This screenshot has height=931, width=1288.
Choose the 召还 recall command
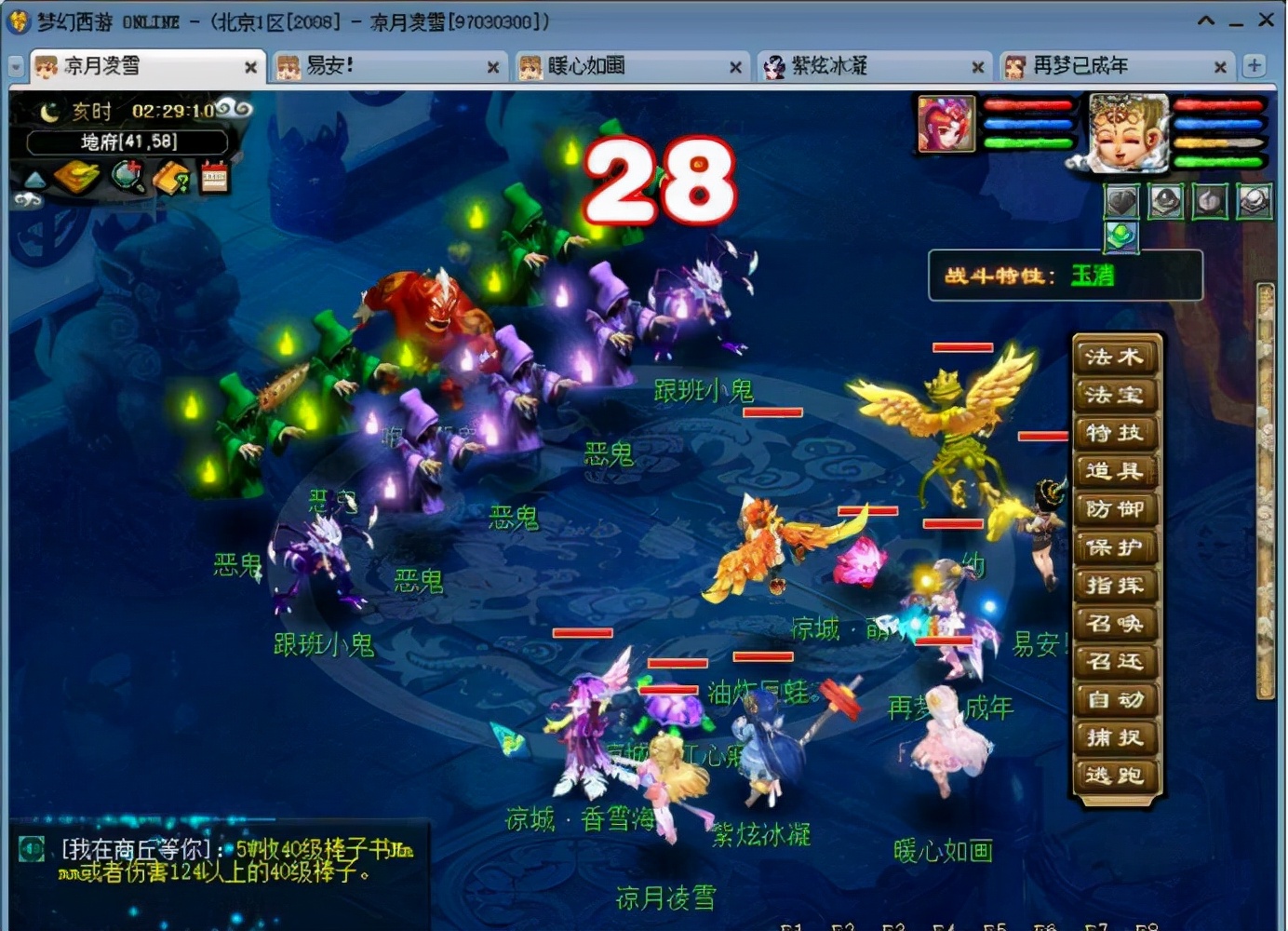click(x=1115, y=662)
